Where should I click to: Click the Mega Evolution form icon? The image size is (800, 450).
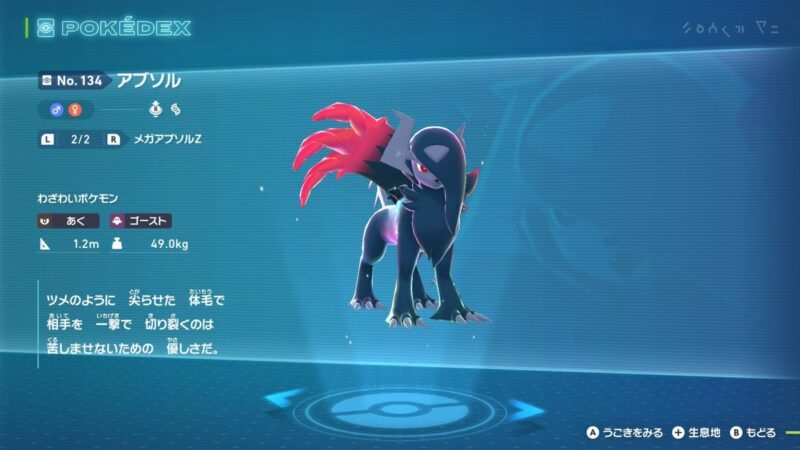(155, 110)
